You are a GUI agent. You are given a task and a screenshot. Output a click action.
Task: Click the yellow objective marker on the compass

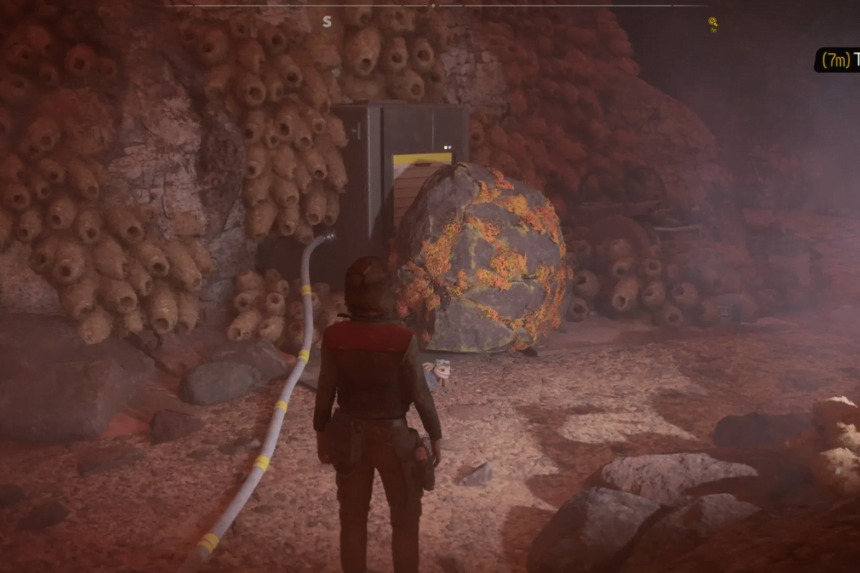point(713,23)
